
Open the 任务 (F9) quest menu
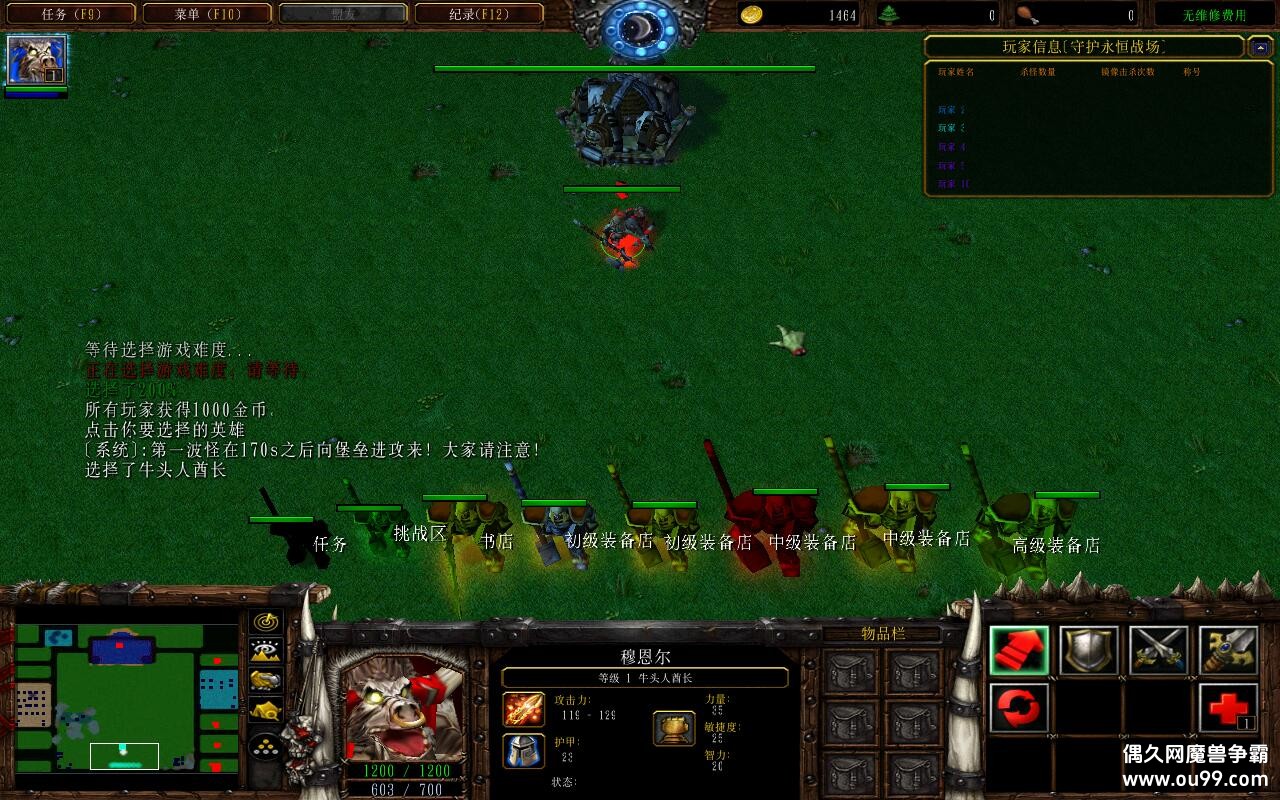(70, 14)
